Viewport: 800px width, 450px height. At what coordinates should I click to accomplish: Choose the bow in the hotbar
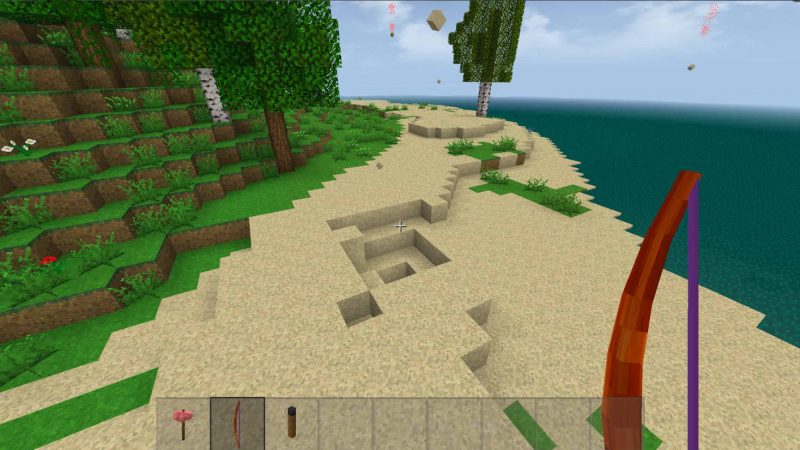(x=237, y=423)
